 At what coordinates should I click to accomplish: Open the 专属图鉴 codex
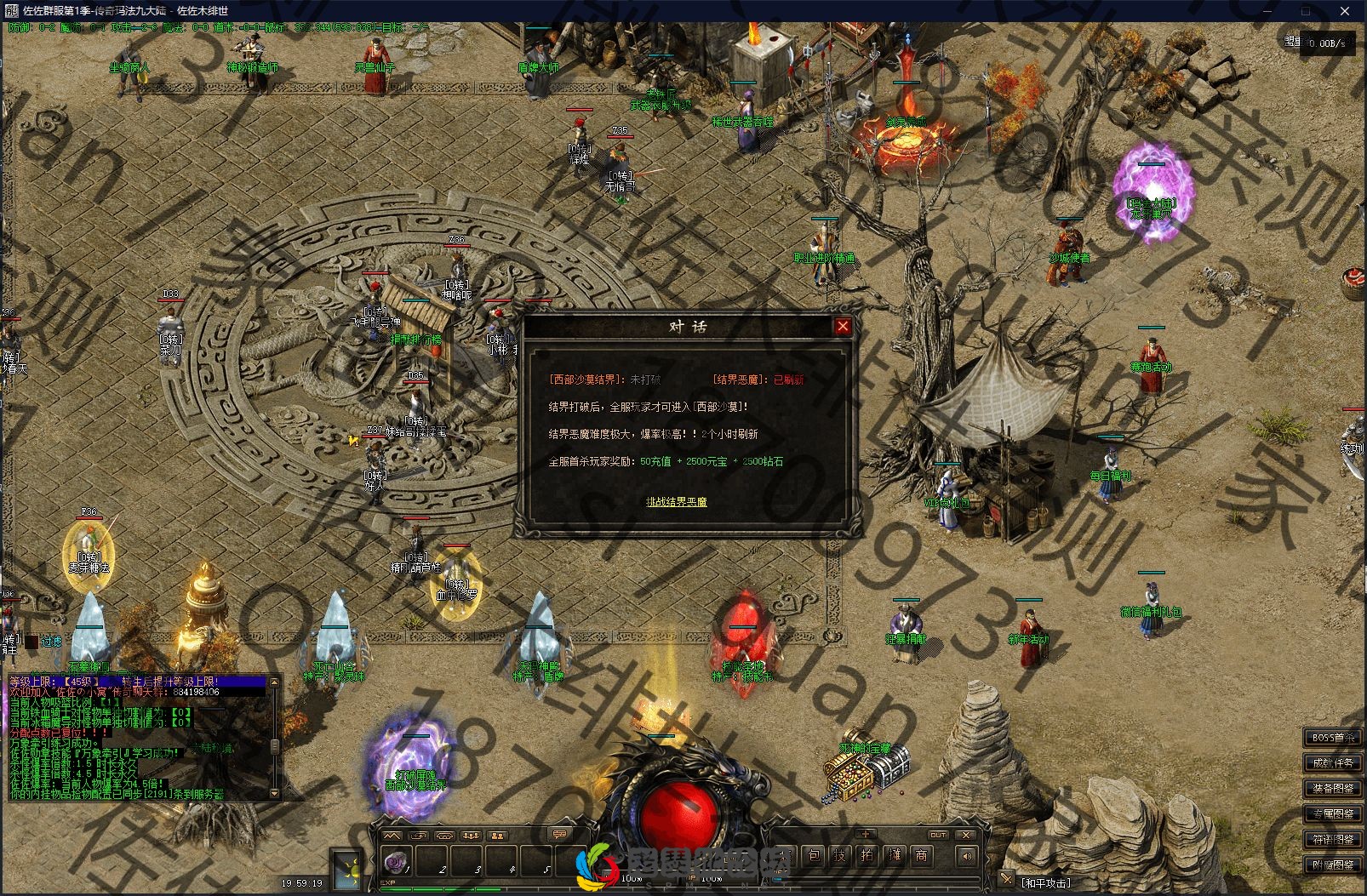[1333, 814]
